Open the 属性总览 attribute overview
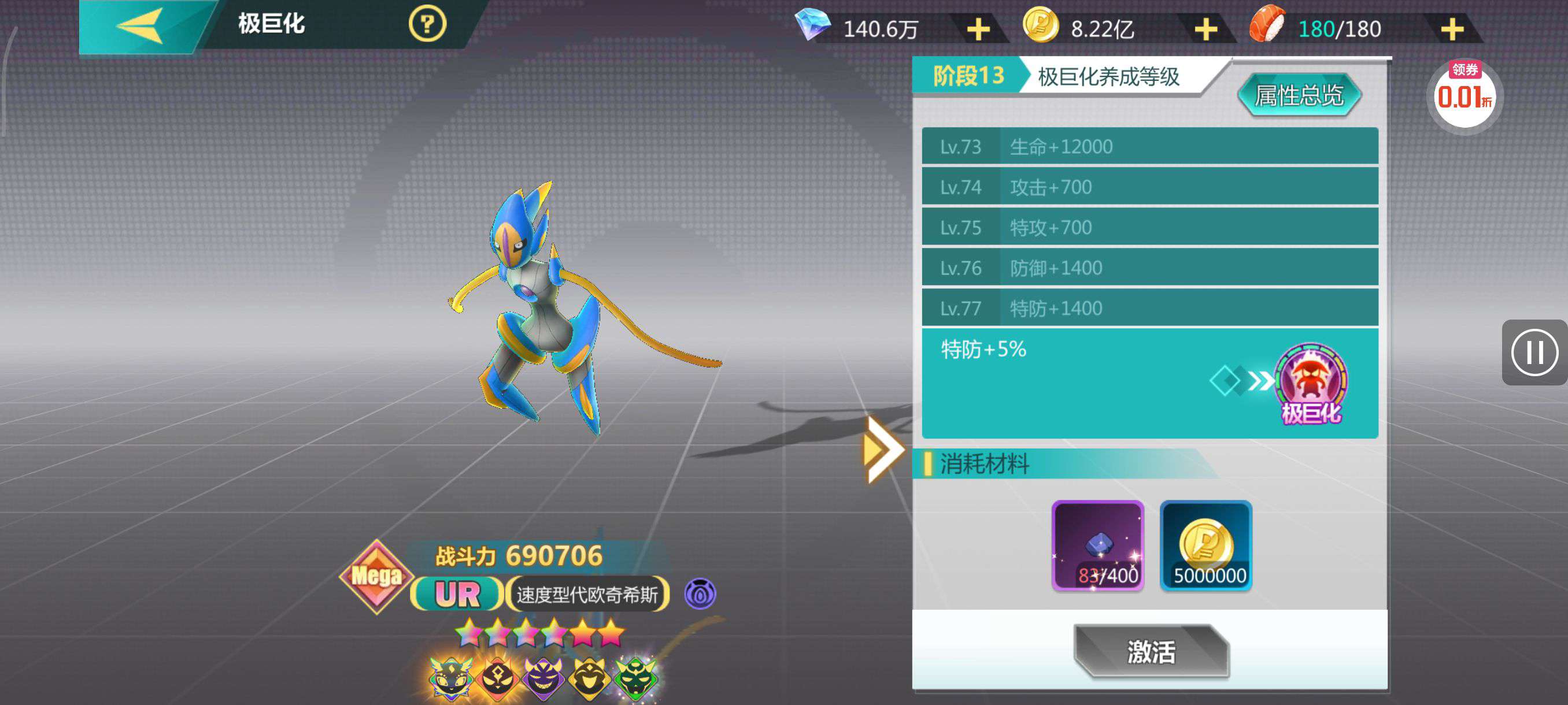Image resolution: width=1568 pixels, height=705 pixels. [1299, 95]
